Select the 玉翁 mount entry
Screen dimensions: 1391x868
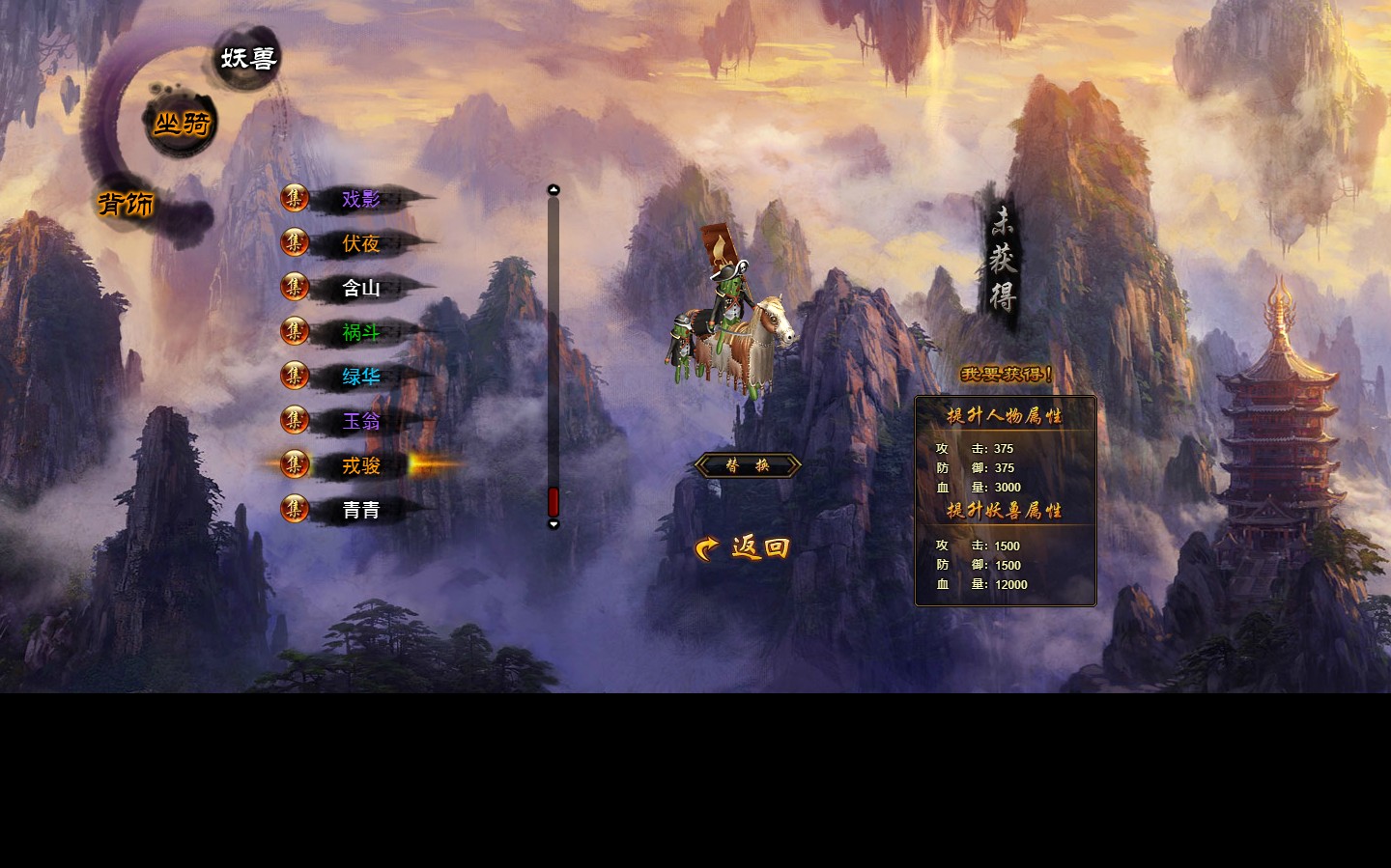point(360,422)
